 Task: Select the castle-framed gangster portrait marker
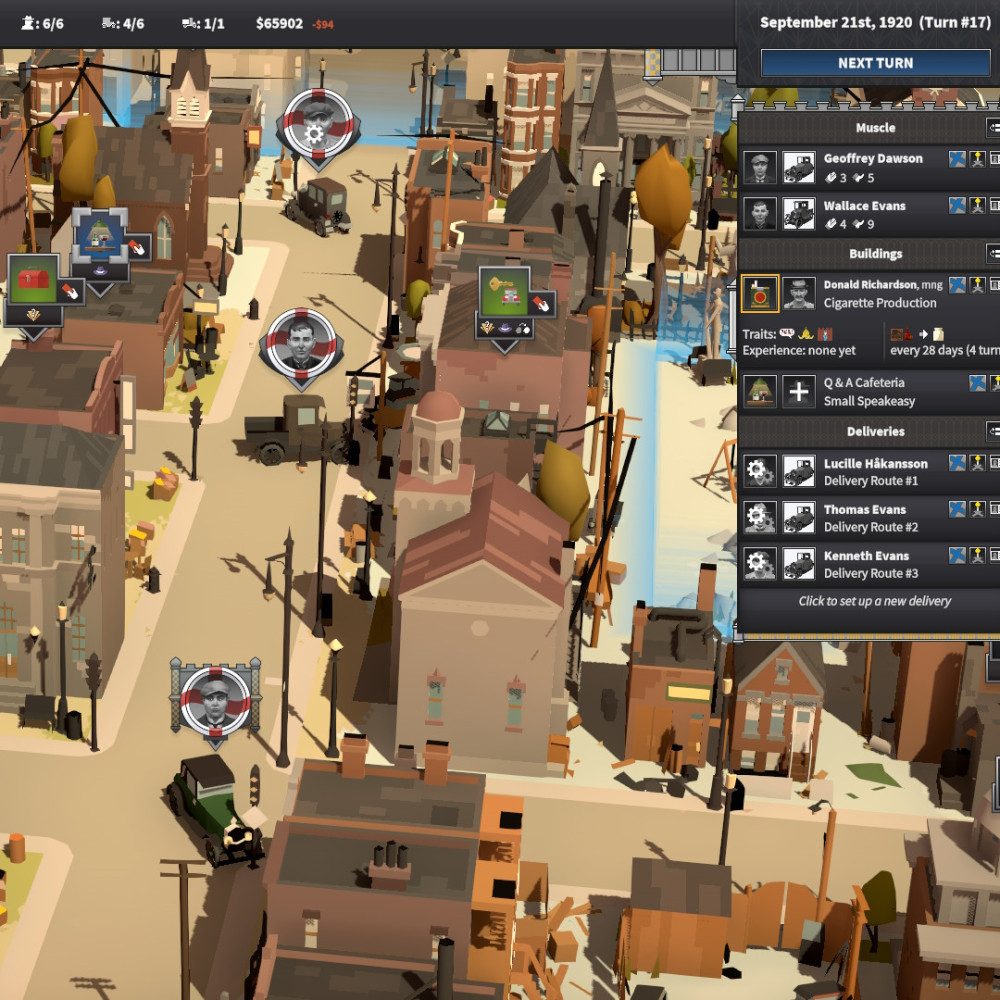[x=215, y=698]
